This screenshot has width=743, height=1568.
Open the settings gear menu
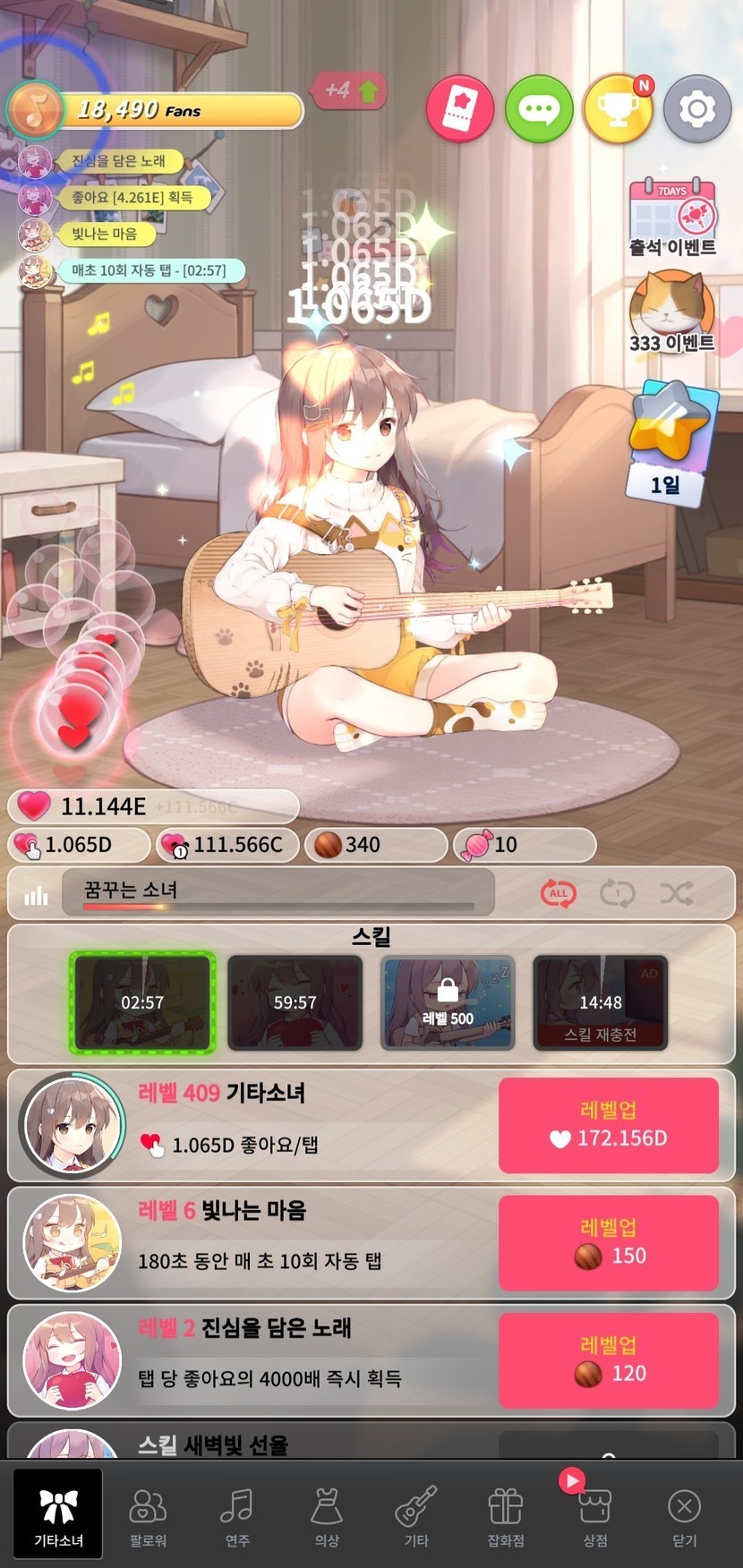(696, 109)
